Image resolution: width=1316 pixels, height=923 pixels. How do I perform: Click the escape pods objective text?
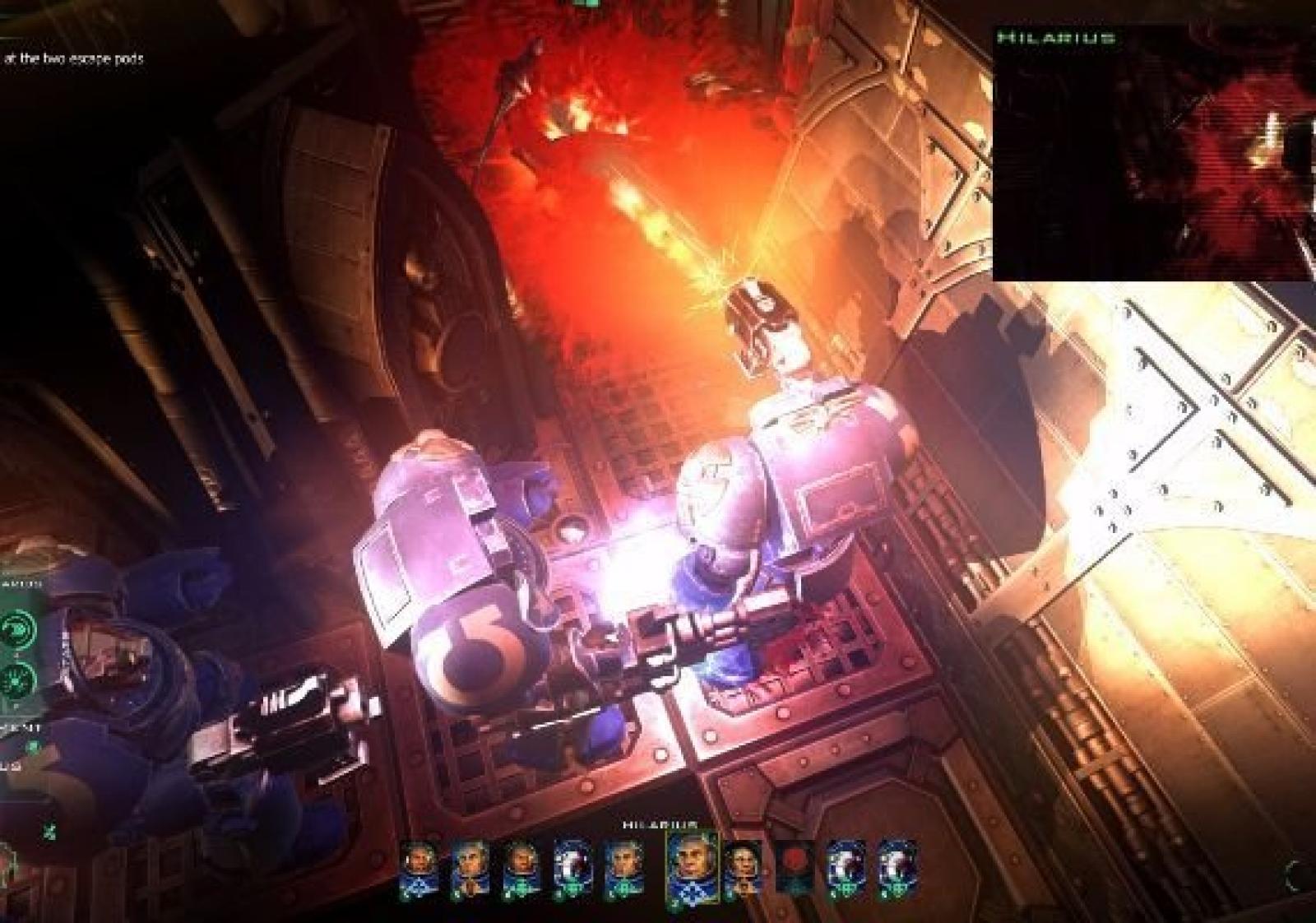(74, 58)
